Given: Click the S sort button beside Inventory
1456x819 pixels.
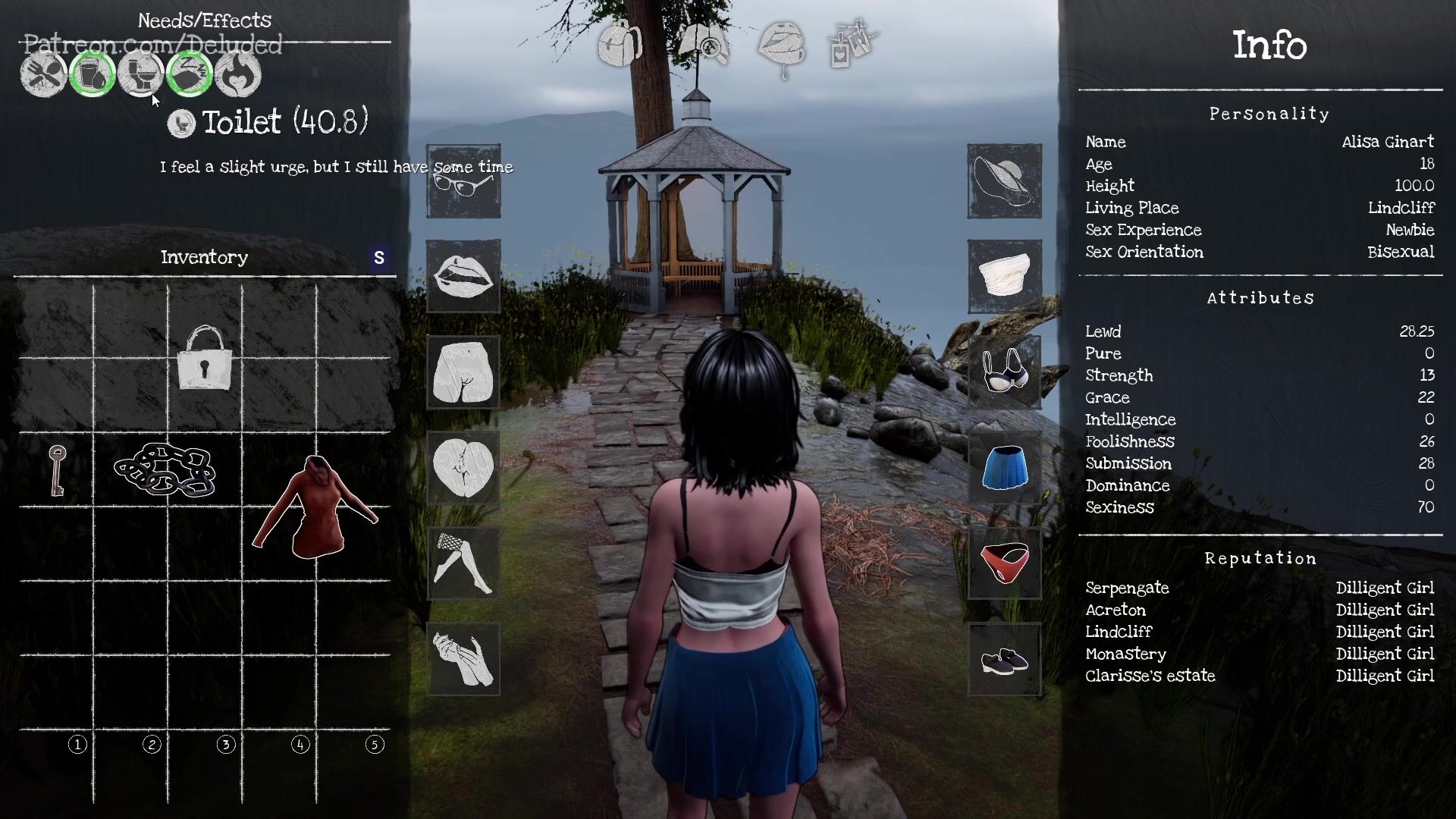Looking at the screenshot, I should [x=379, y=258].
